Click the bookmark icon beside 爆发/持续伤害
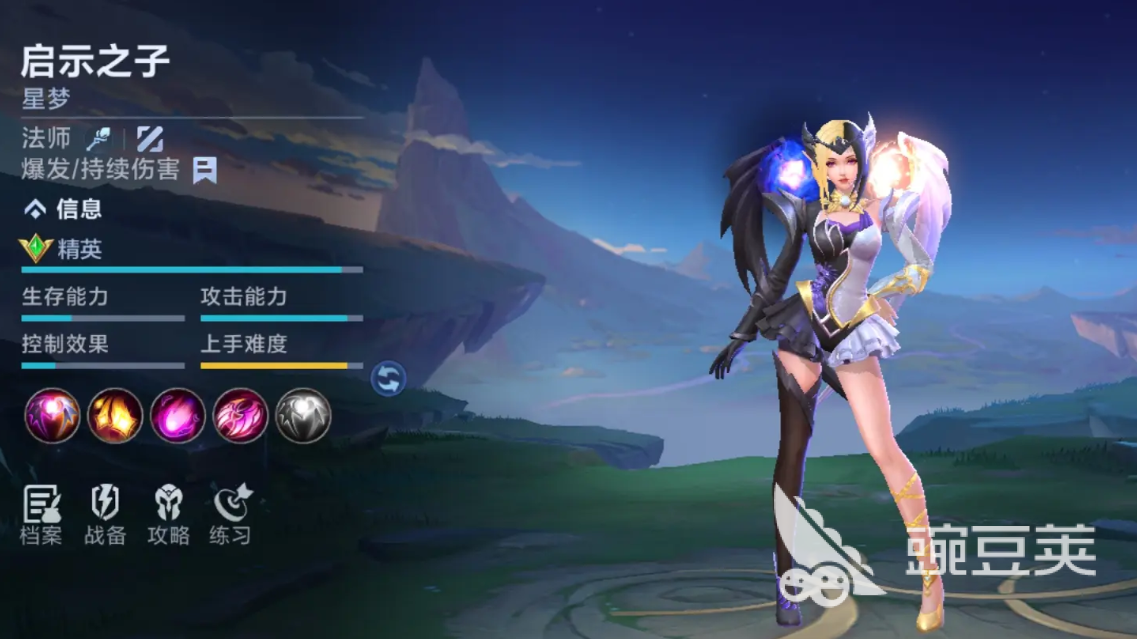Viewport: 1137px width, 639px height. point(205,169)
